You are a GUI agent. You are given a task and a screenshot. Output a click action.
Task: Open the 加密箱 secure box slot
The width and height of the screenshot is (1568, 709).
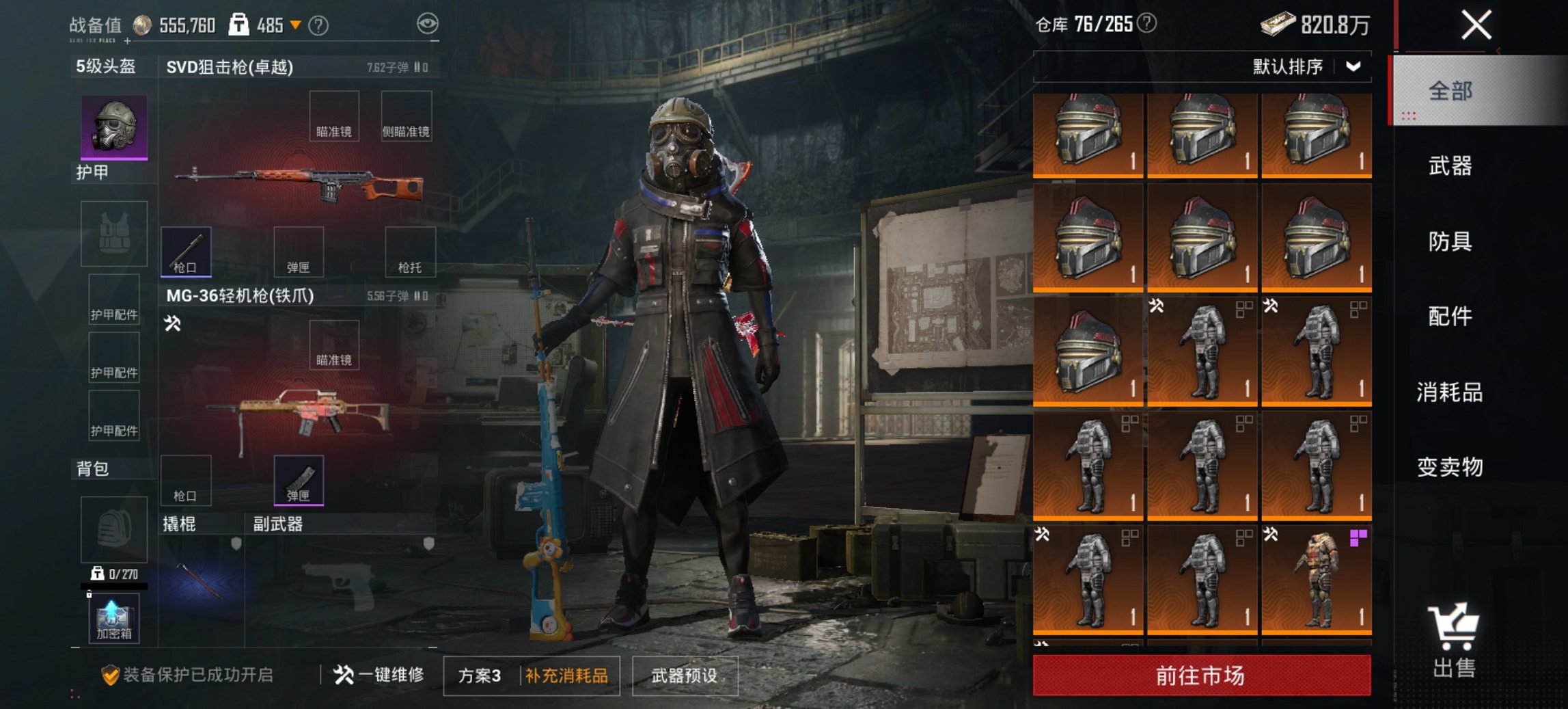pyautogui.click(x=113, y=618)
